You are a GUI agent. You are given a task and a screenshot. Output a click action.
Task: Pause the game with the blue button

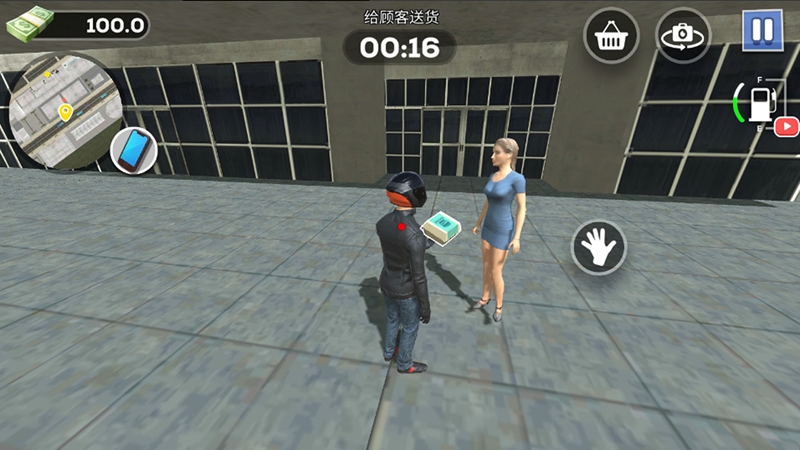tap(762, 30)
